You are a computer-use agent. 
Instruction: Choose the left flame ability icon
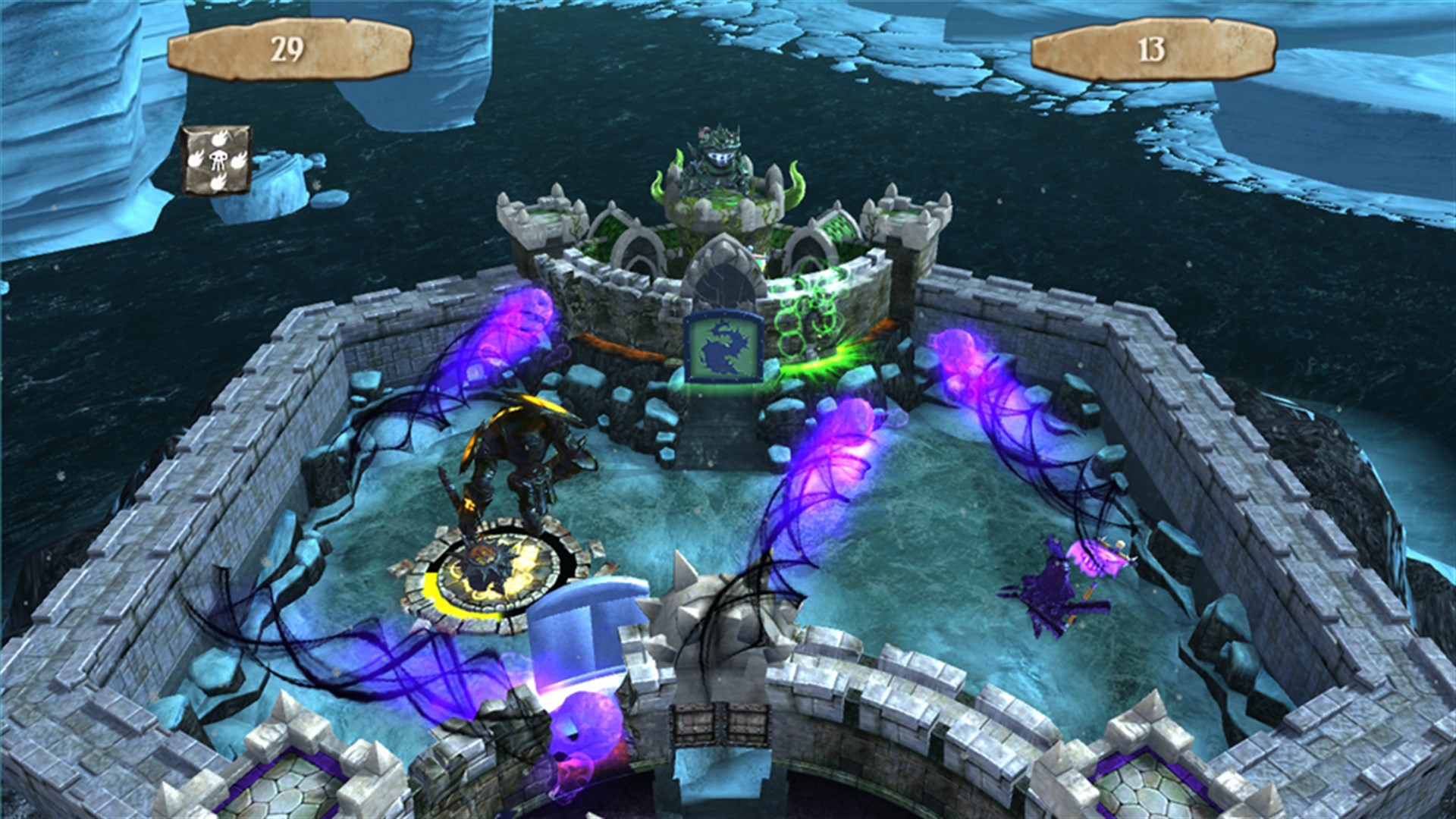tap(196, 158)
